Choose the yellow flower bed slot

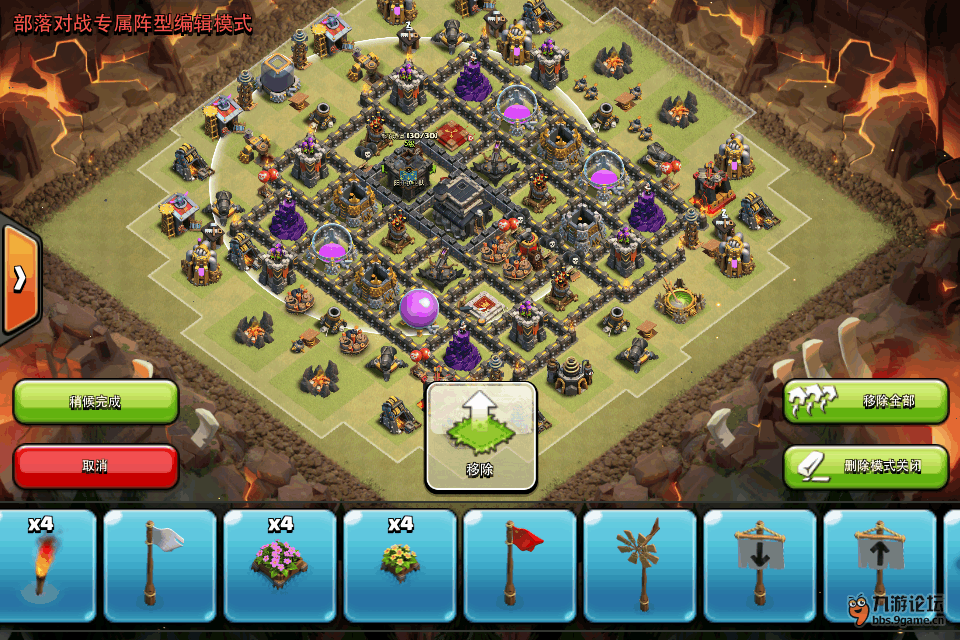point(400,566)
